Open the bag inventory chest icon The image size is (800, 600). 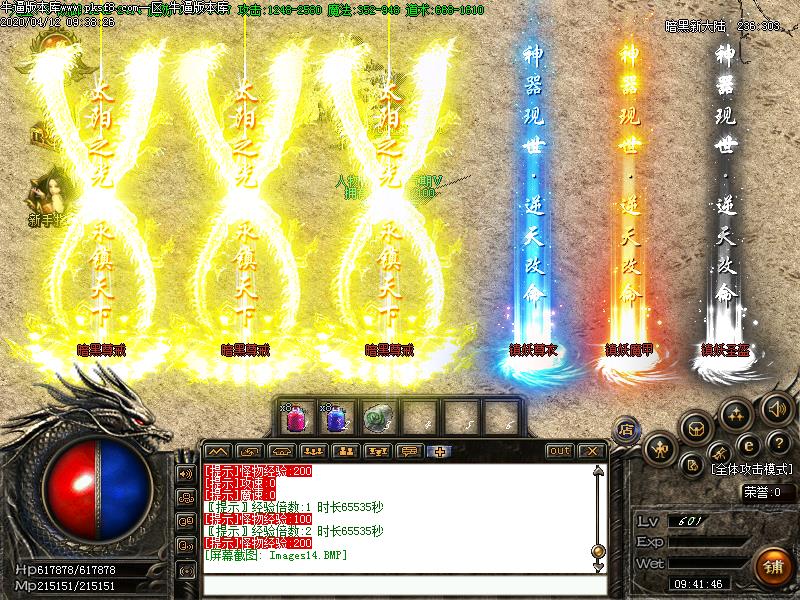(697, 427)
